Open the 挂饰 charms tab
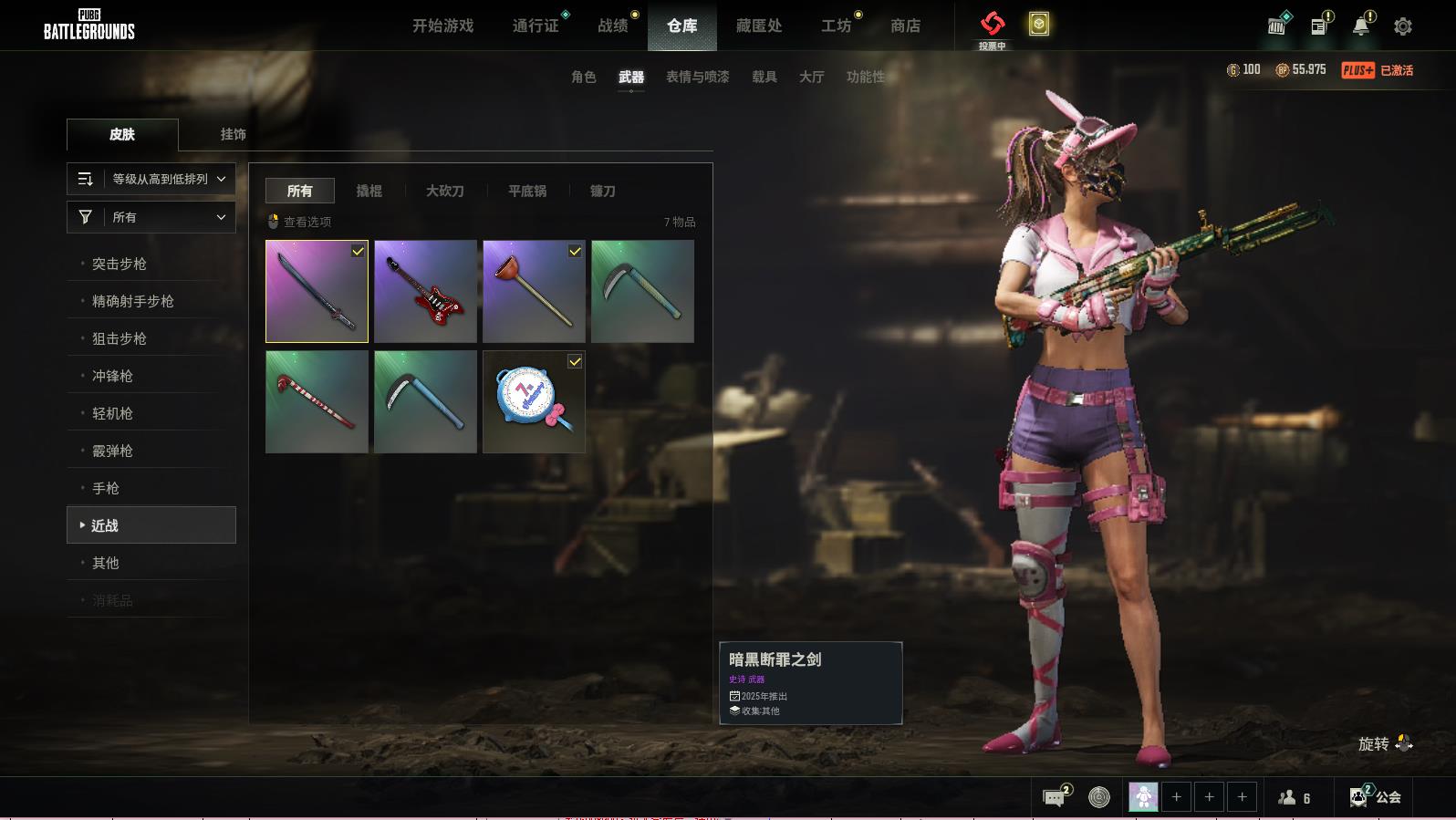This screenshot has width=1456, height=820. point(233,134)
